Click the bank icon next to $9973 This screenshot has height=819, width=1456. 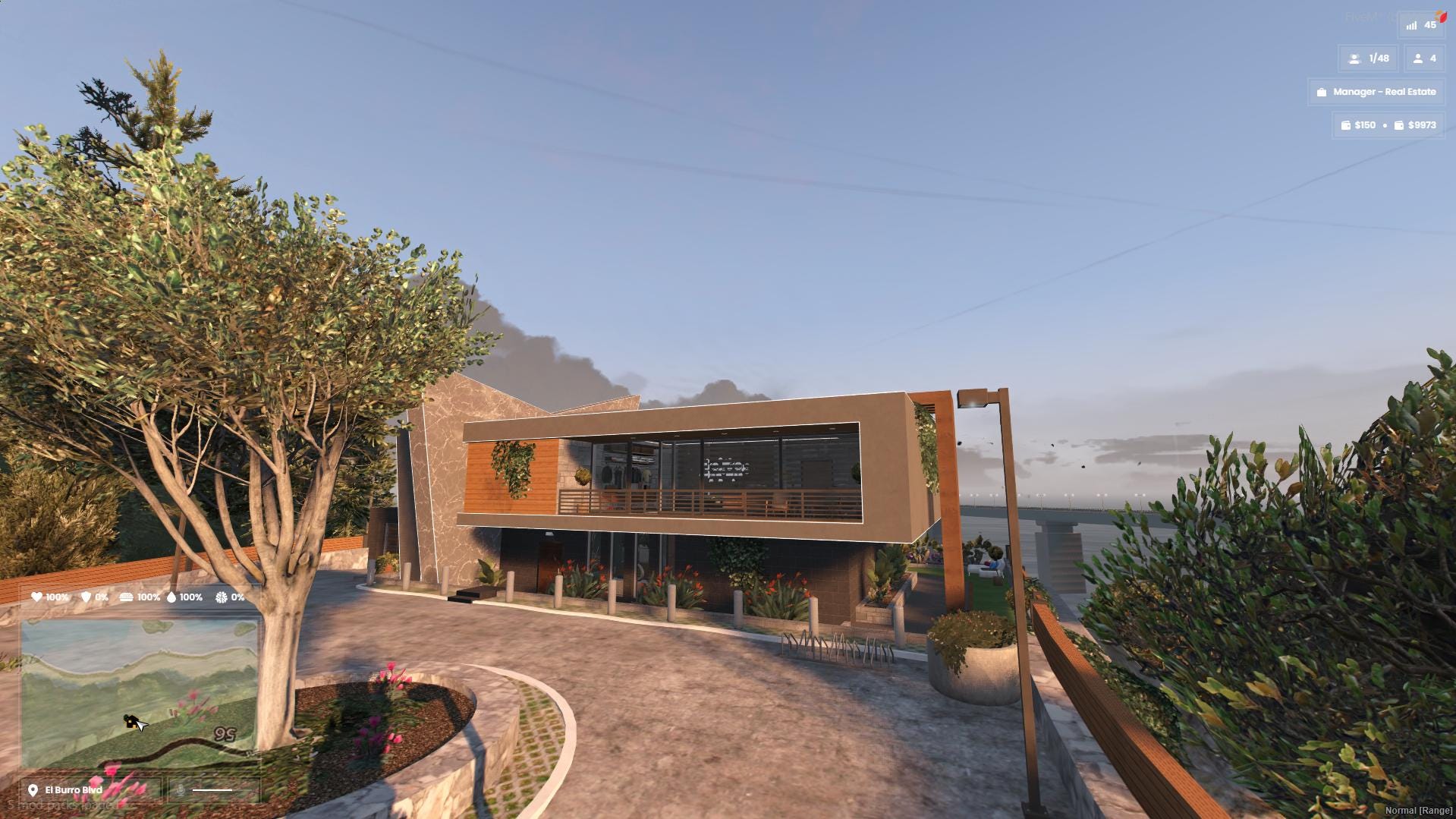click(x=1400, y=124)
